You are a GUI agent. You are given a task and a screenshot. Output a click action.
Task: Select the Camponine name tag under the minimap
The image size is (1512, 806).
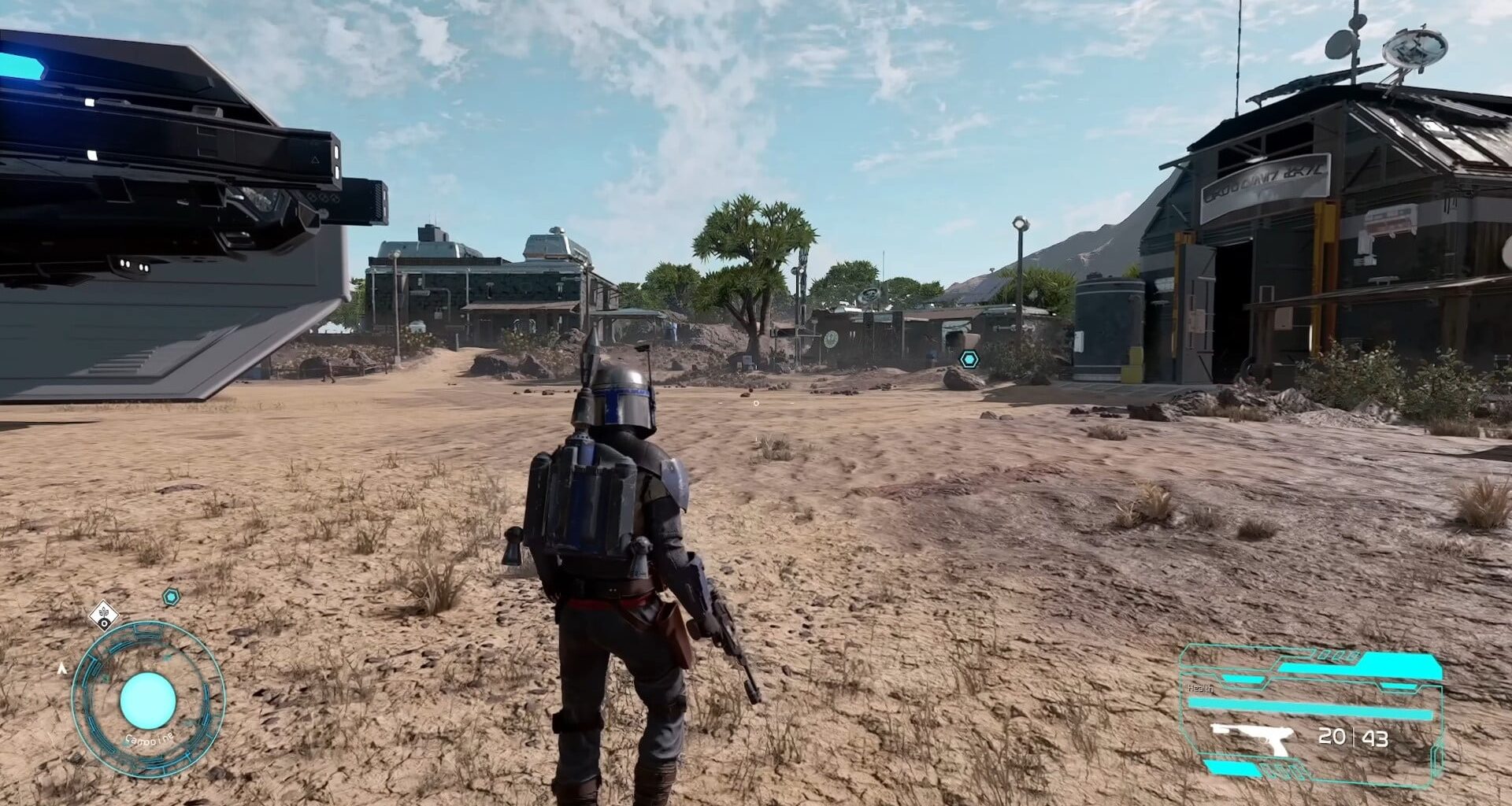click(x=150, y=738)
